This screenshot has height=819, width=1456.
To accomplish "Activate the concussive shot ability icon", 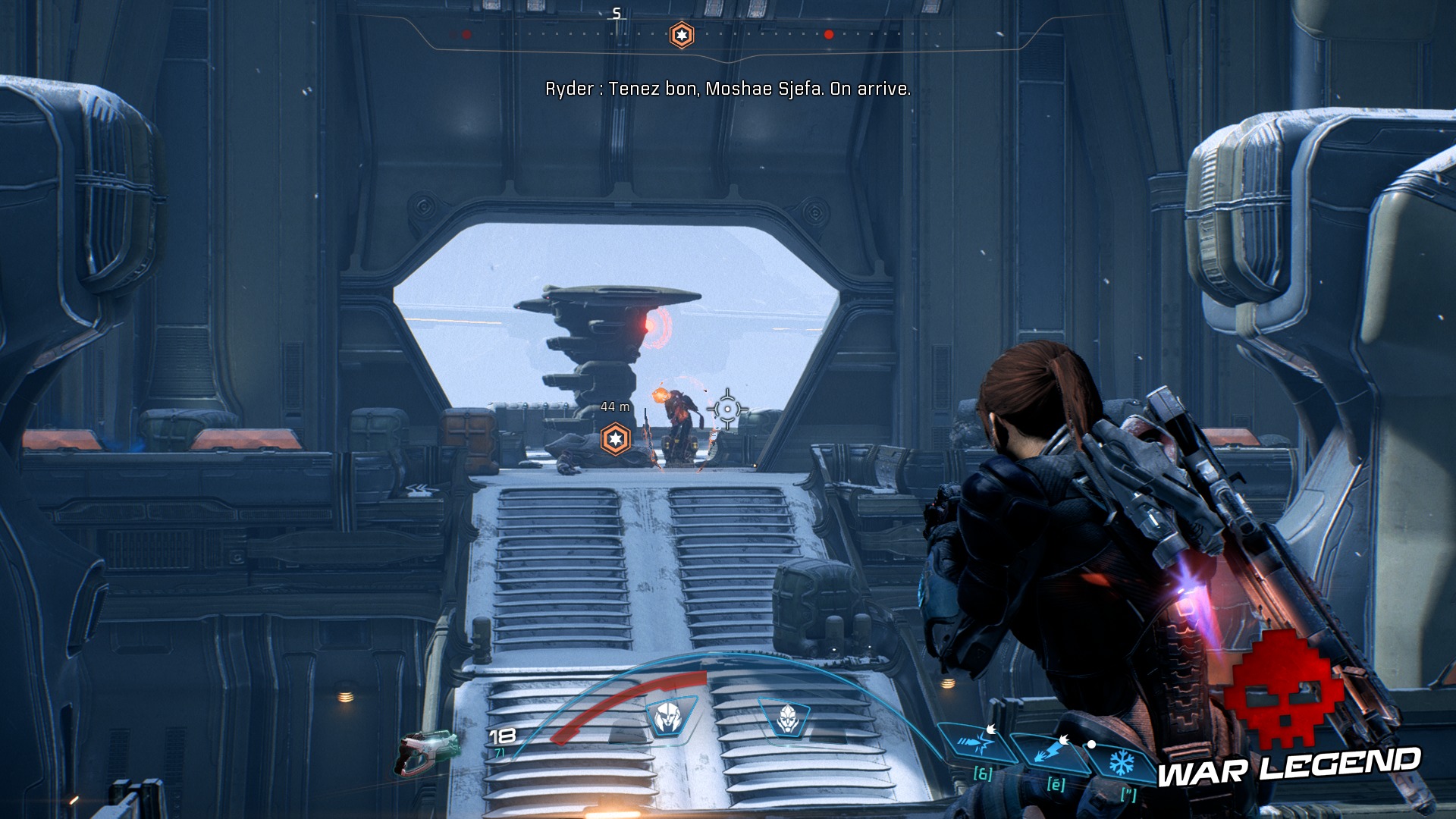I will tap(976, 744).
